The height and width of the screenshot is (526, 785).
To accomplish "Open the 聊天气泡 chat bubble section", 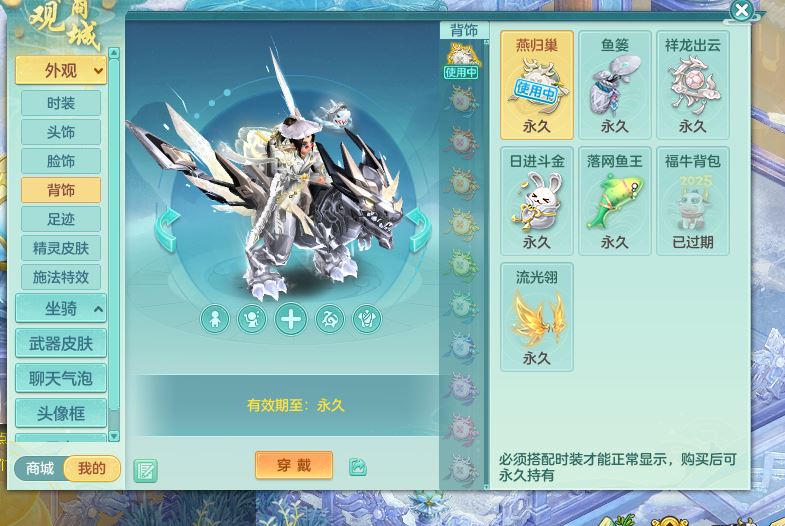I will click(61, 378).
